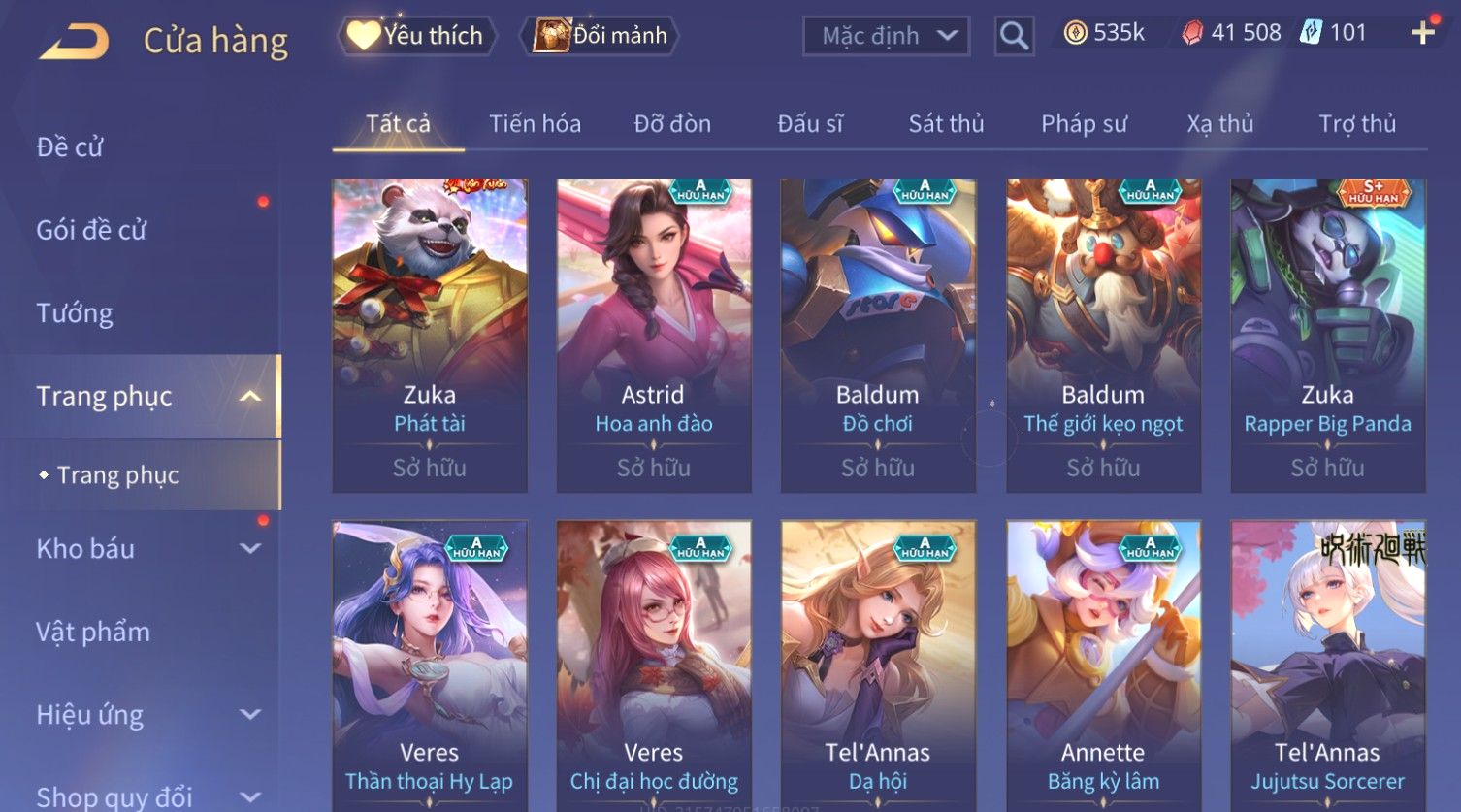
Task: Open the Đề cử menu
Action: [70, 147]
